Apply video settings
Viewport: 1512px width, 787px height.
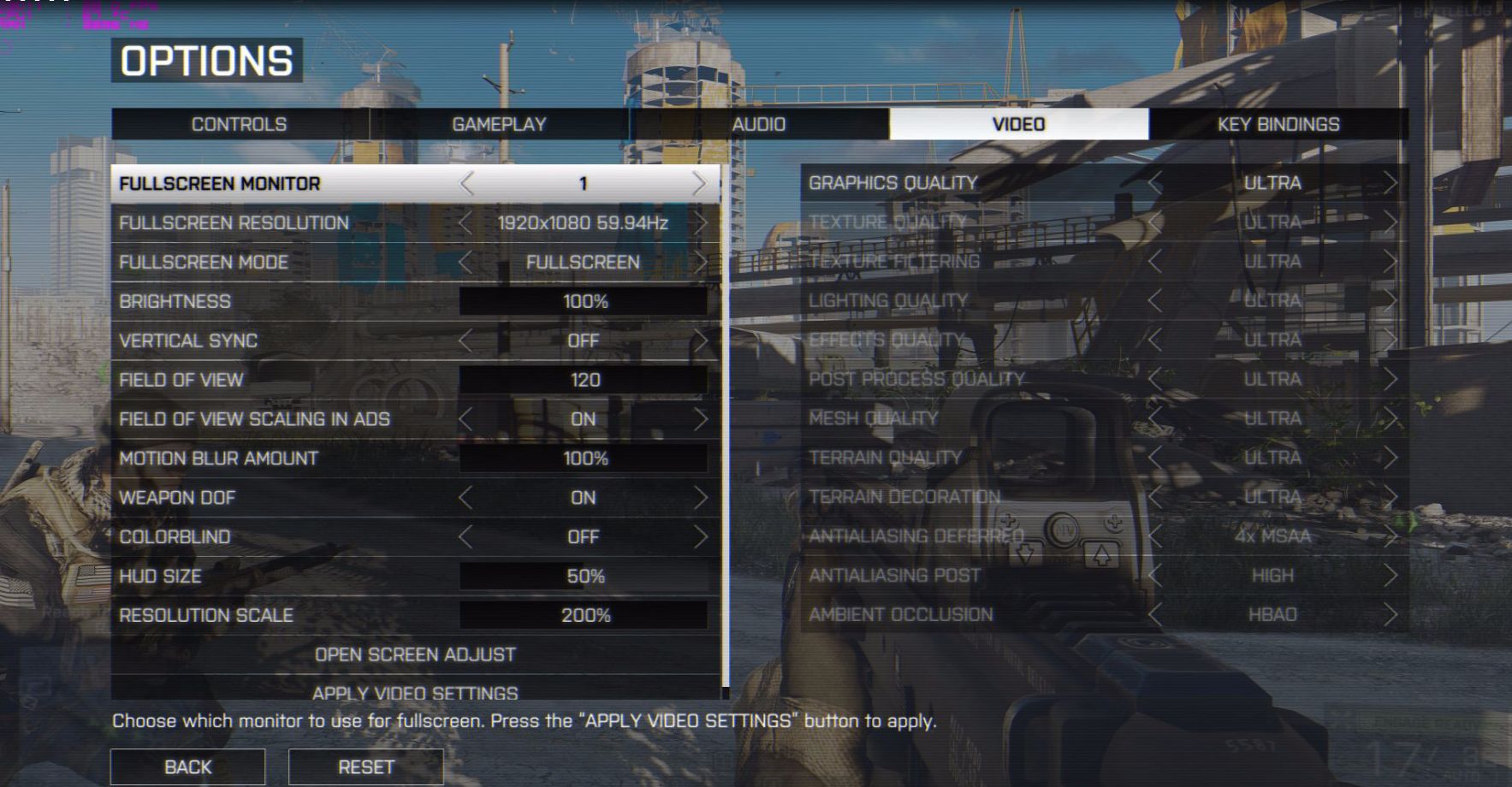pyautogui.click(x=415, y=692)
